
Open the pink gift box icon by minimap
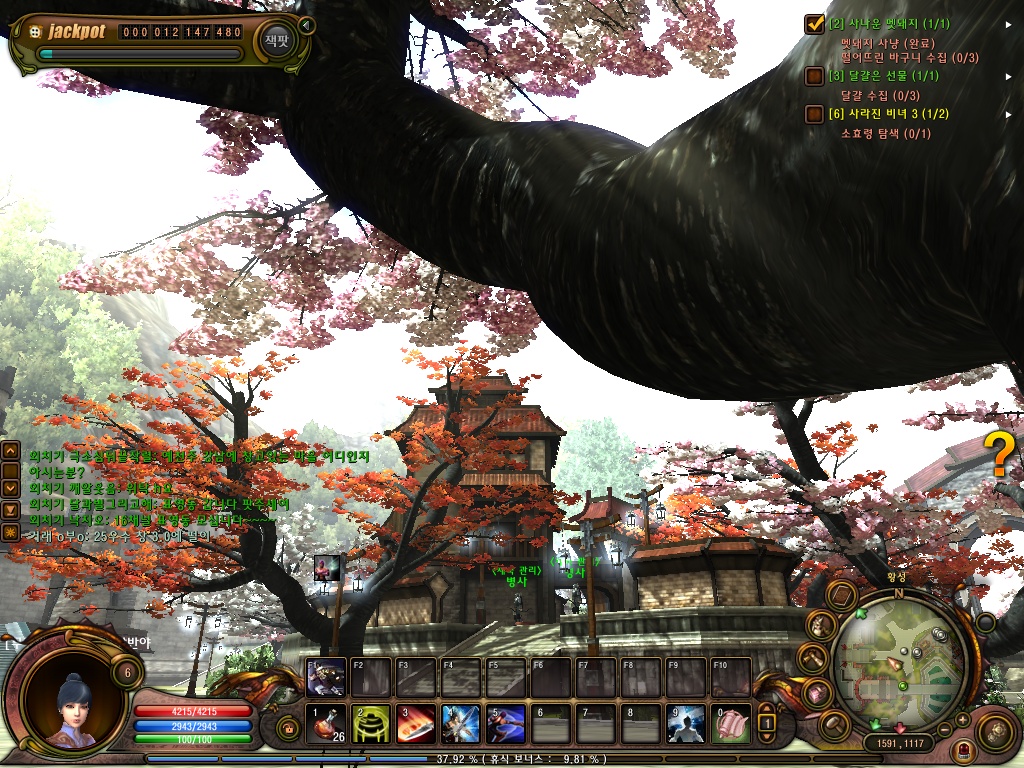click(x=818, y=692)
